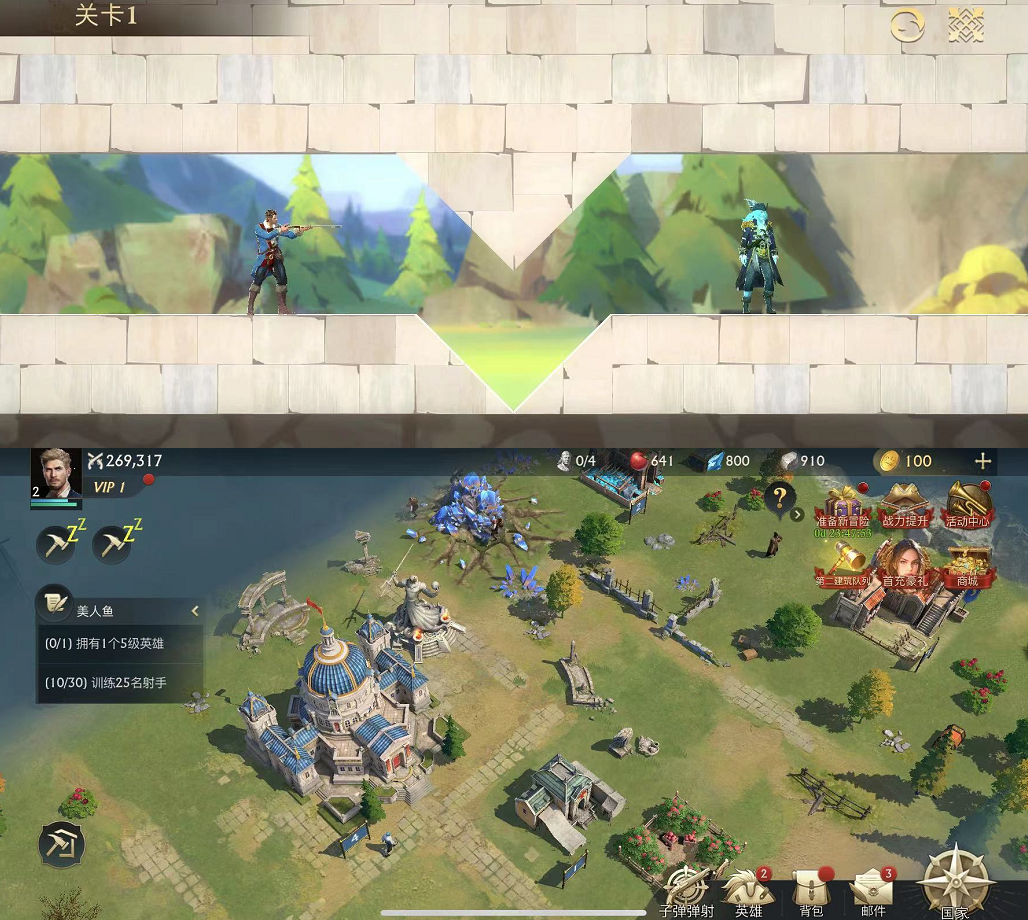Open the 英雄 heroes menu
Image resolution: width=1028 pixels, height=920 pixels.
click(x=748, y=890)
